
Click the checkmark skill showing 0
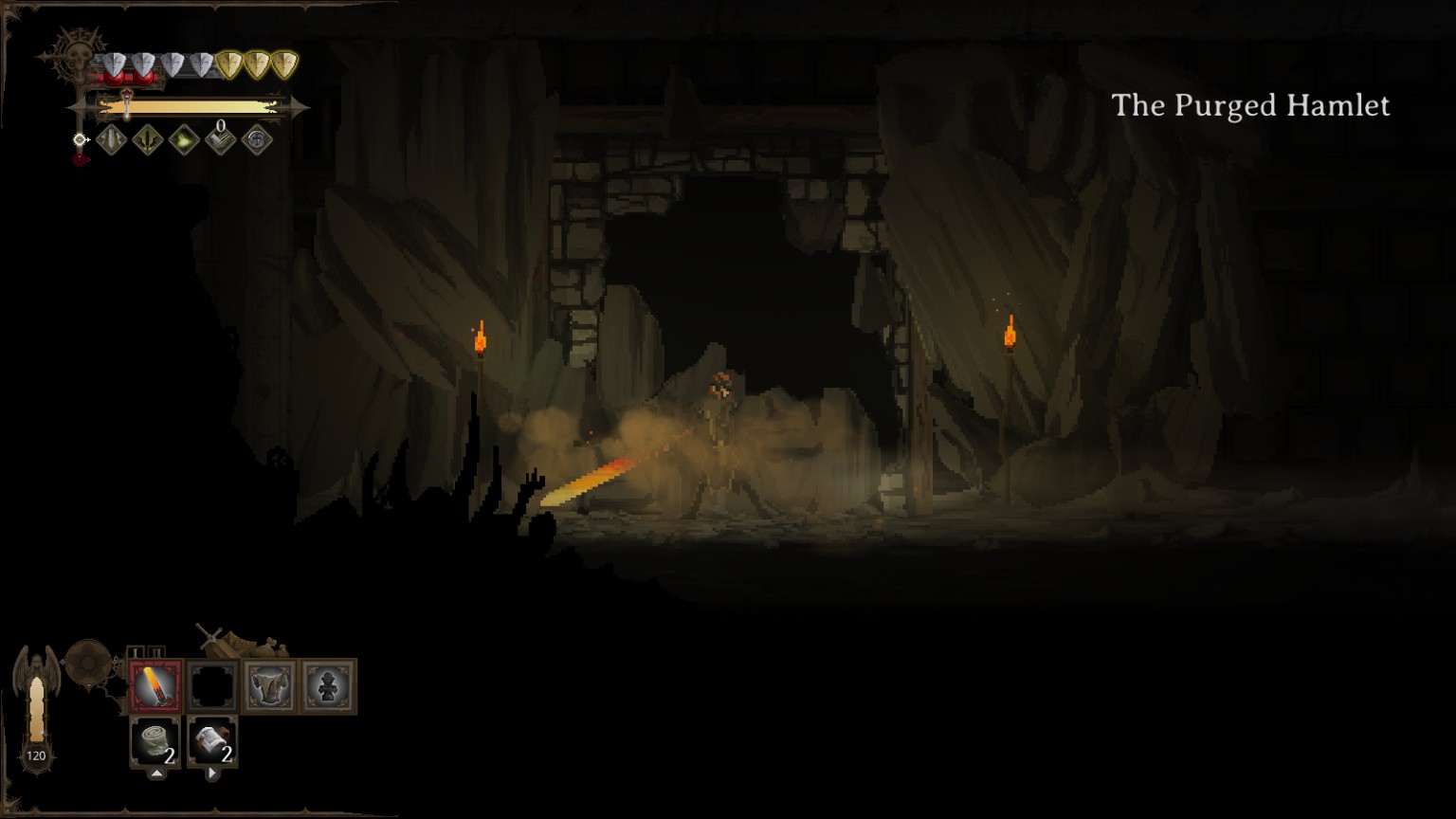coord(220,141)
